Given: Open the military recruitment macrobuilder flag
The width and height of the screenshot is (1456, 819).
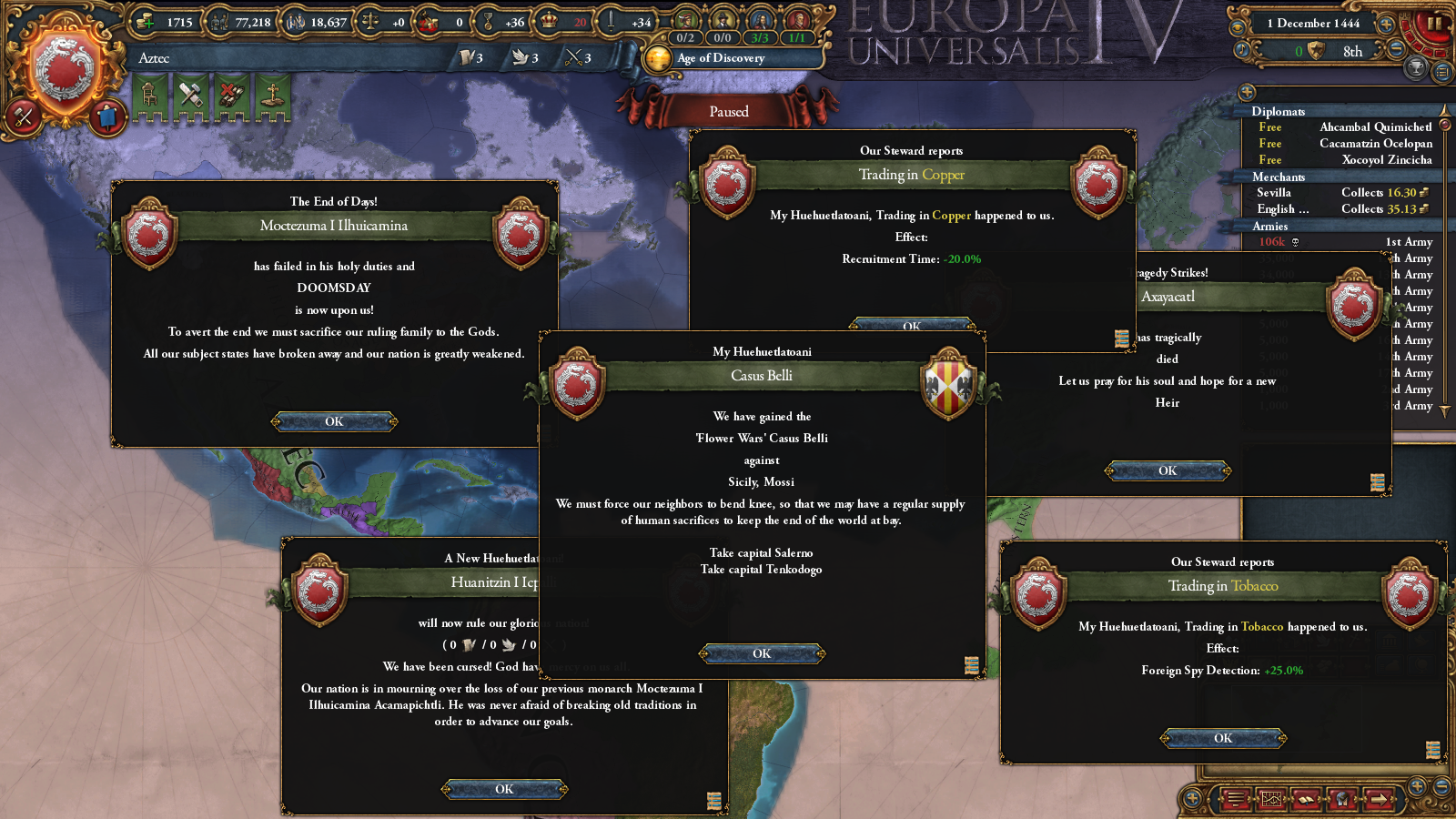Looking at the screenshot, I should coord(230,96).
